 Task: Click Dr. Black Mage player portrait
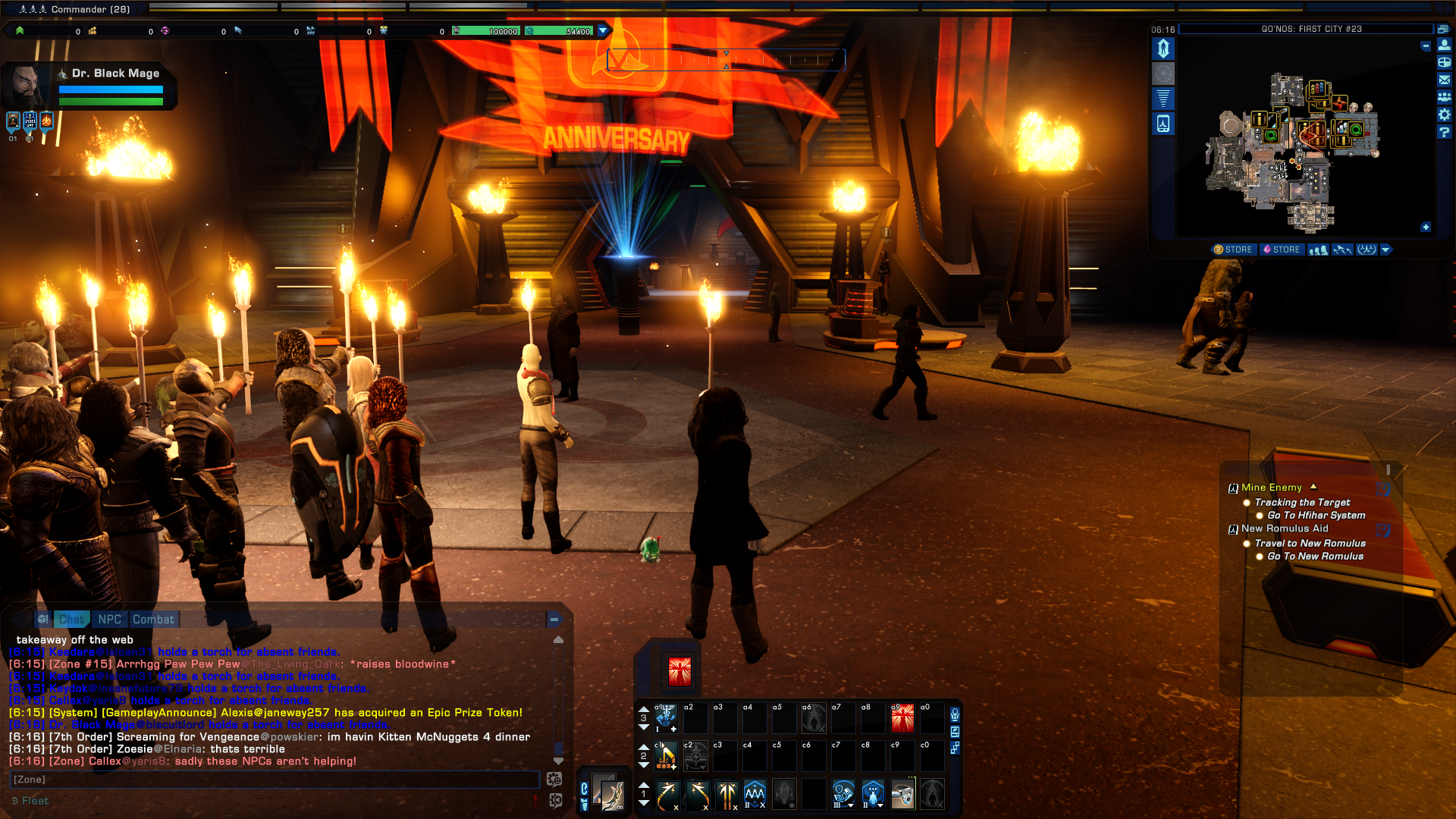(x=28, y=84)
